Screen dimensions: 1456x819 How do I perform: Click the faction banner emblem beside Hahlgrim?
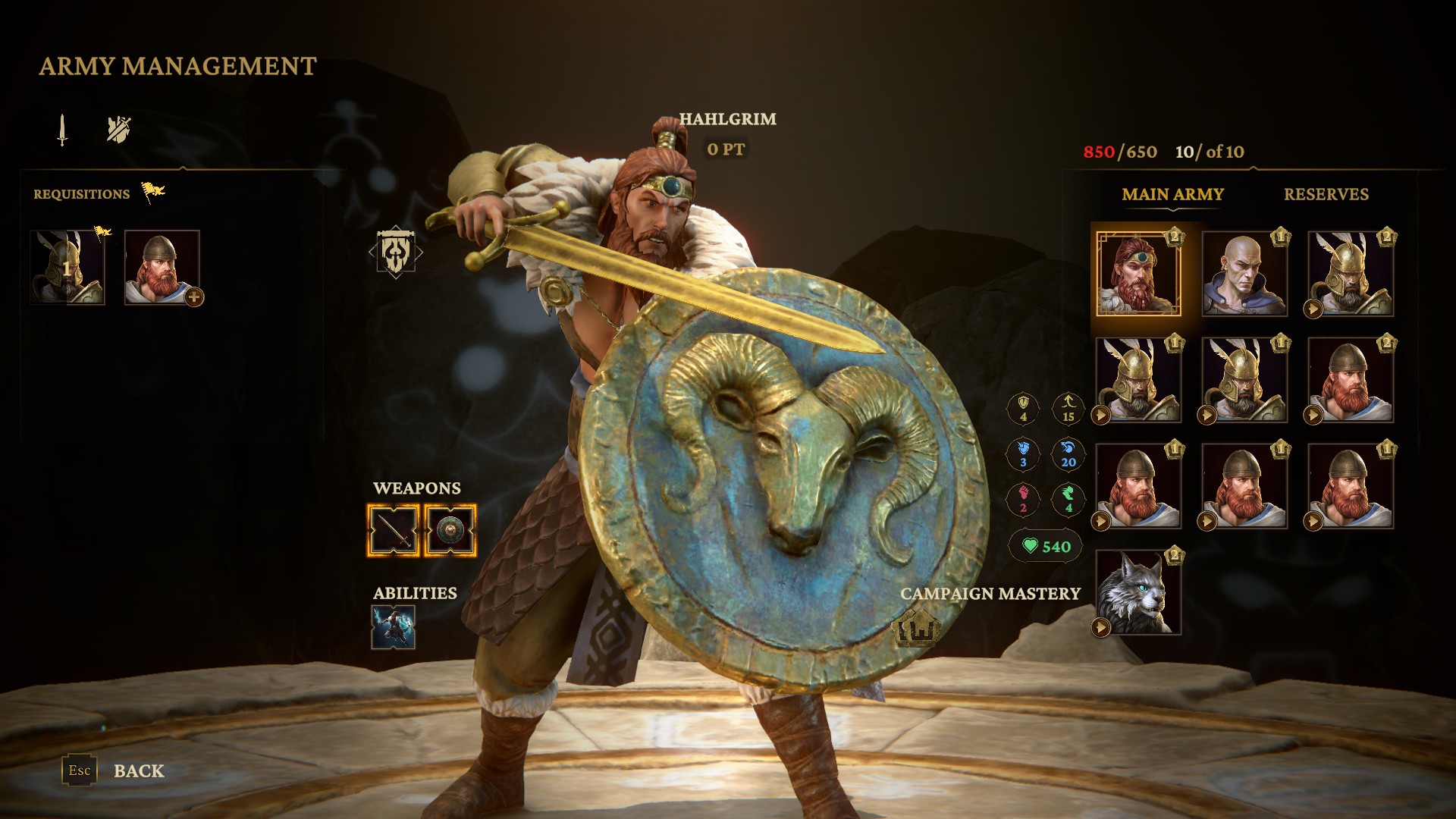tap(395, 253)
